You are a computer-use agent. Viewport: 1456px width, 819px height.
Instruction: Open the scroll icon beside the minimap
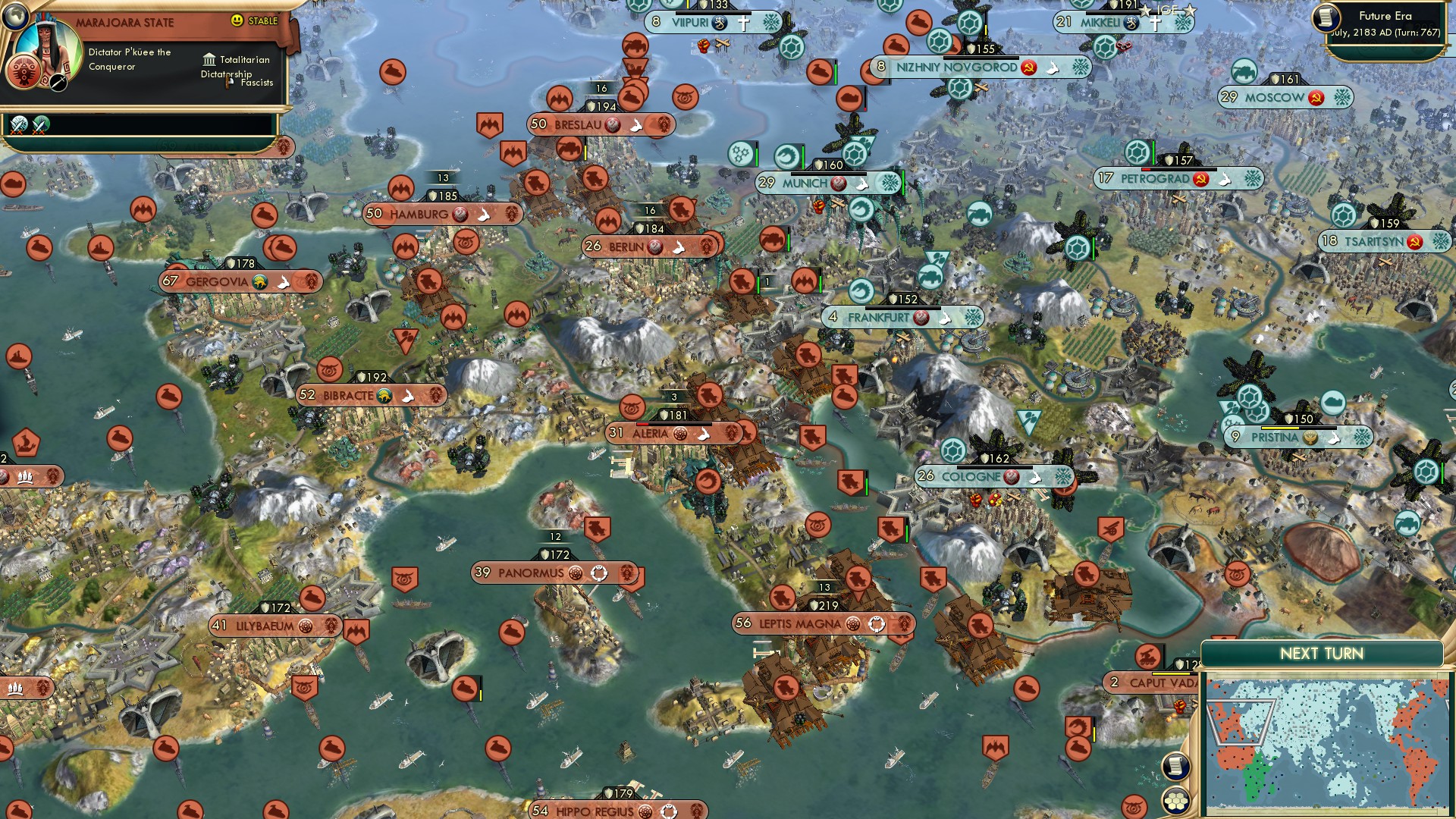click(1175, 766)
